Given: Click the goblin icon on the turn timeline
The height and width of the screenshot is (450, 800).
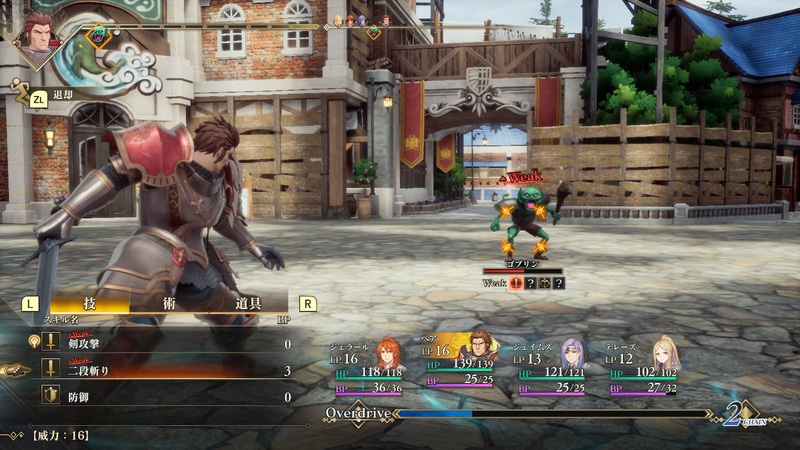Looking at the screenshot, I should click(99, 36).
